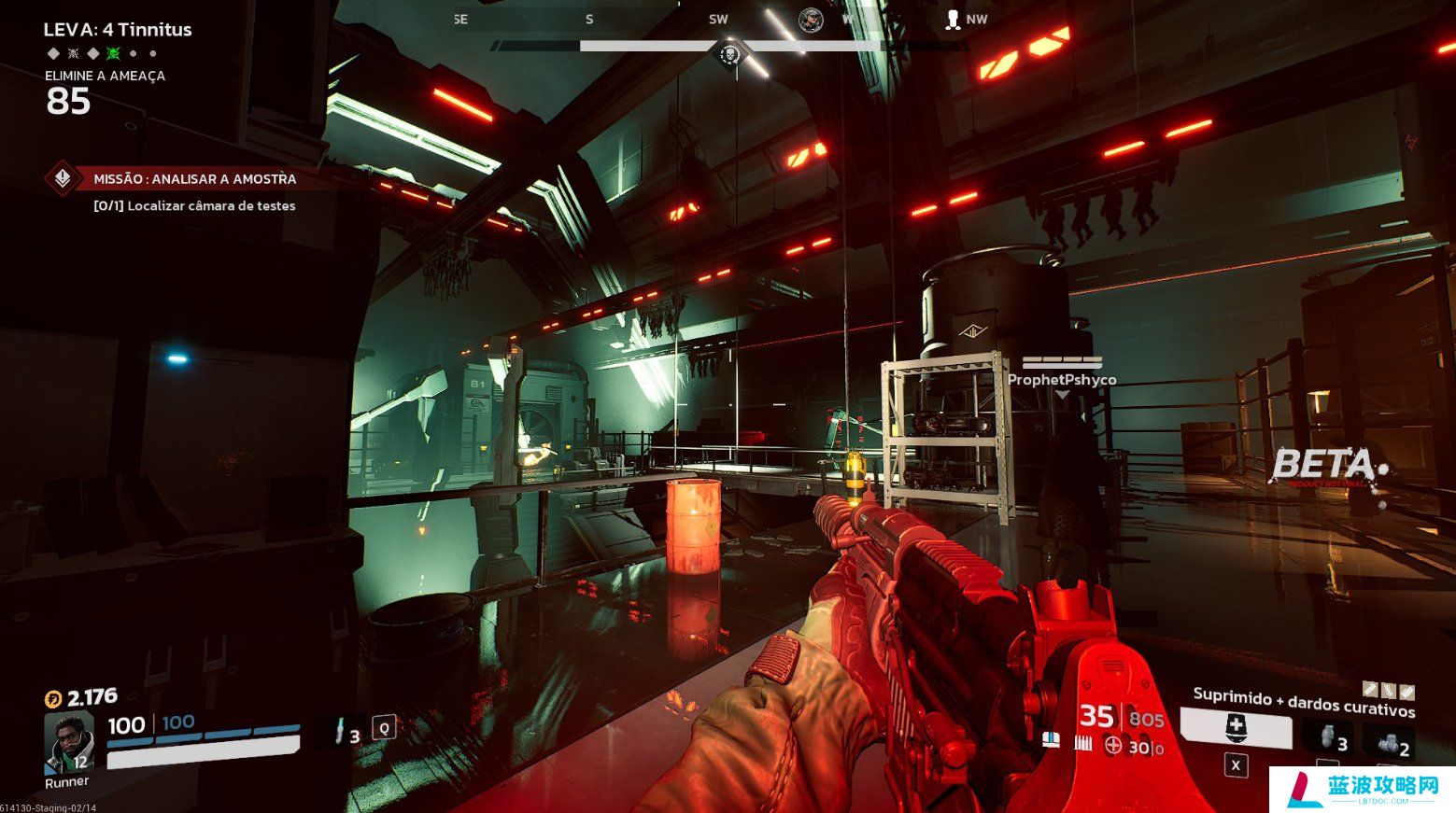Click the gold currency coin icon
The width and height of the screenshot is (1456, 813).
[53, 698]
